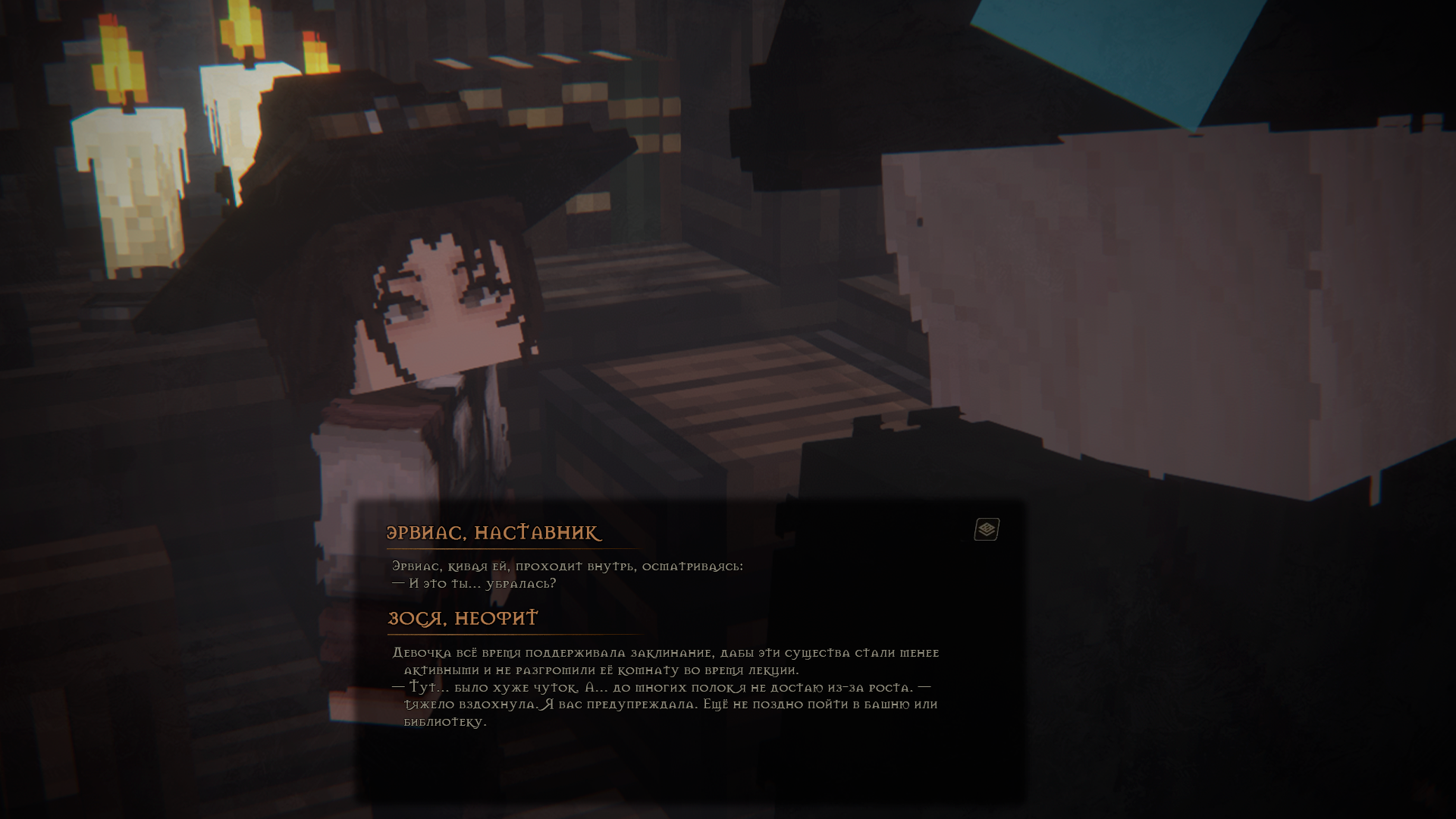Click the stacked-layers icon in the dialogue box
Screen dimensions: 1456x819
987,529
